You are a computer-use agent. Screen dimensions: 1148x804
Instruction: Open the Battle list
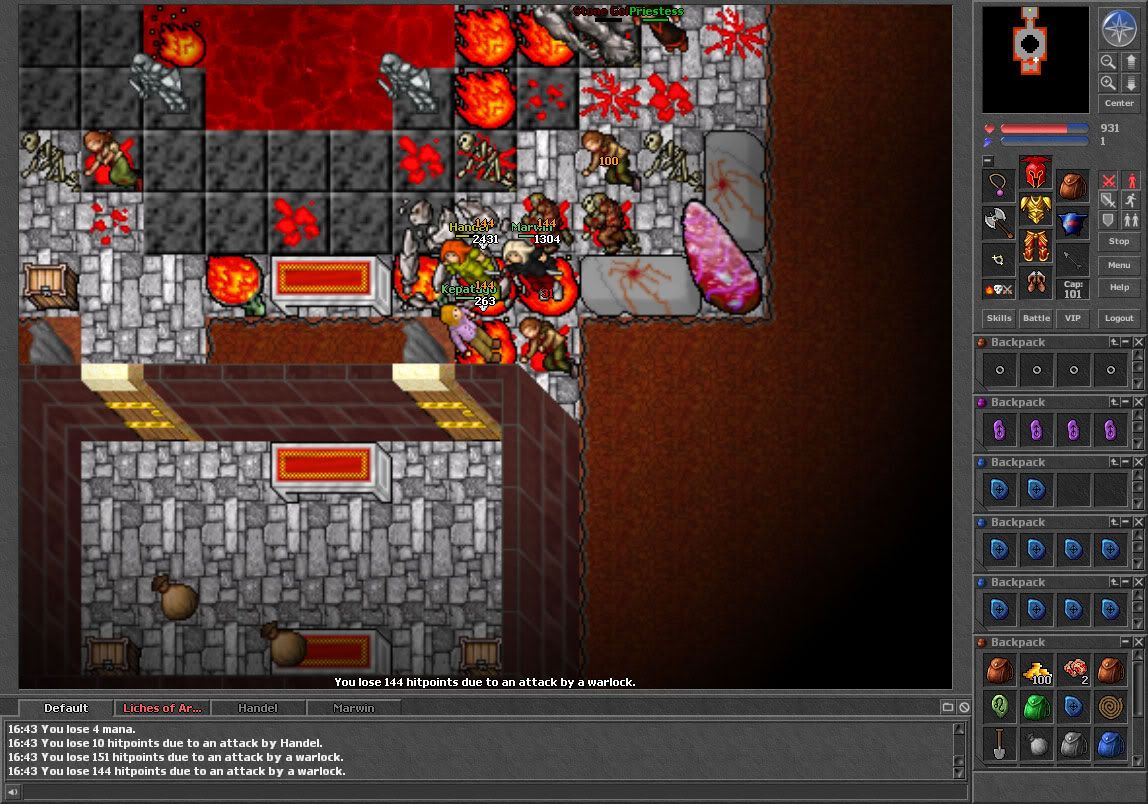1036,318
